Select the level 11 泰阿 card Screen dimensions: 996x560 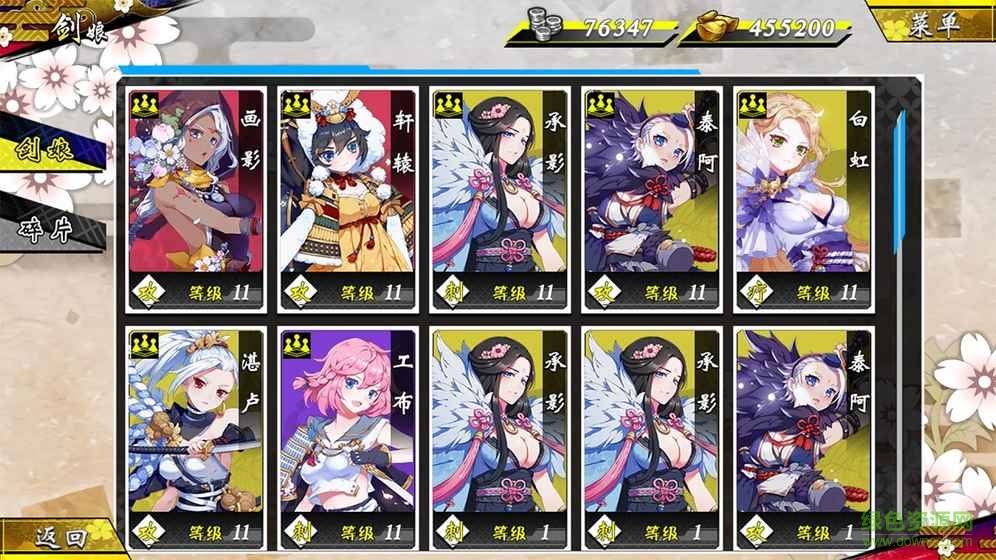pos(651,200)
